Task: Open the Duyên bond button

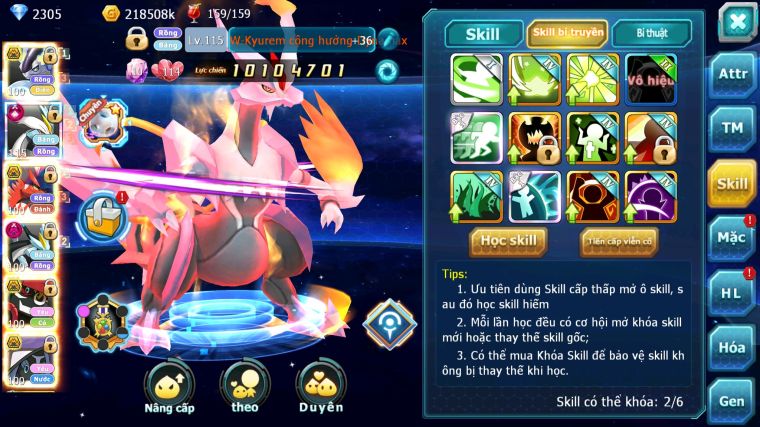Action: pyautogui.click(x=320, y=386)
